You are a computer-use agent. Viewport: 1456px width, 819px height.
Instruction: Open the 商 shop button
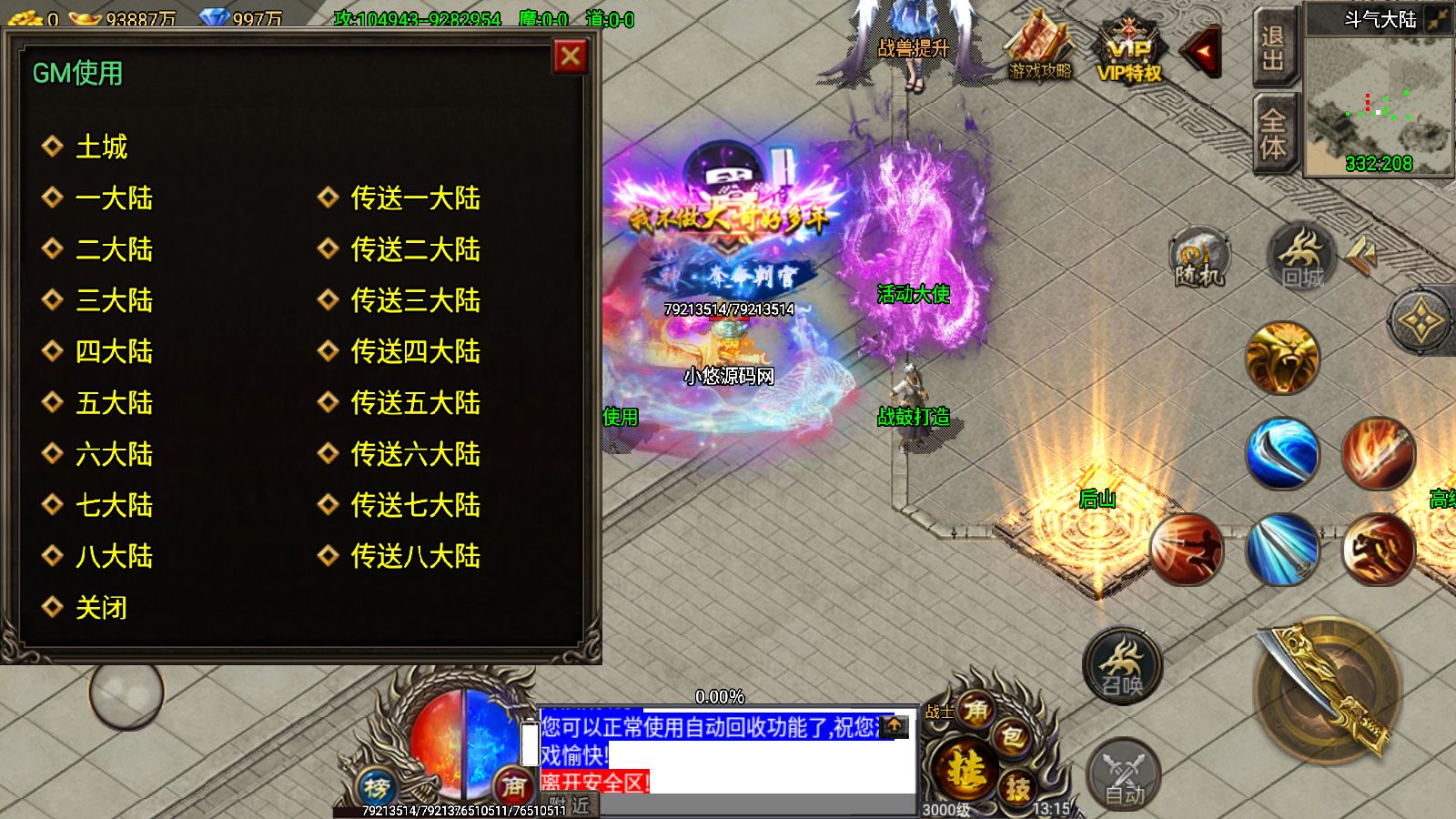click(514, 784)
